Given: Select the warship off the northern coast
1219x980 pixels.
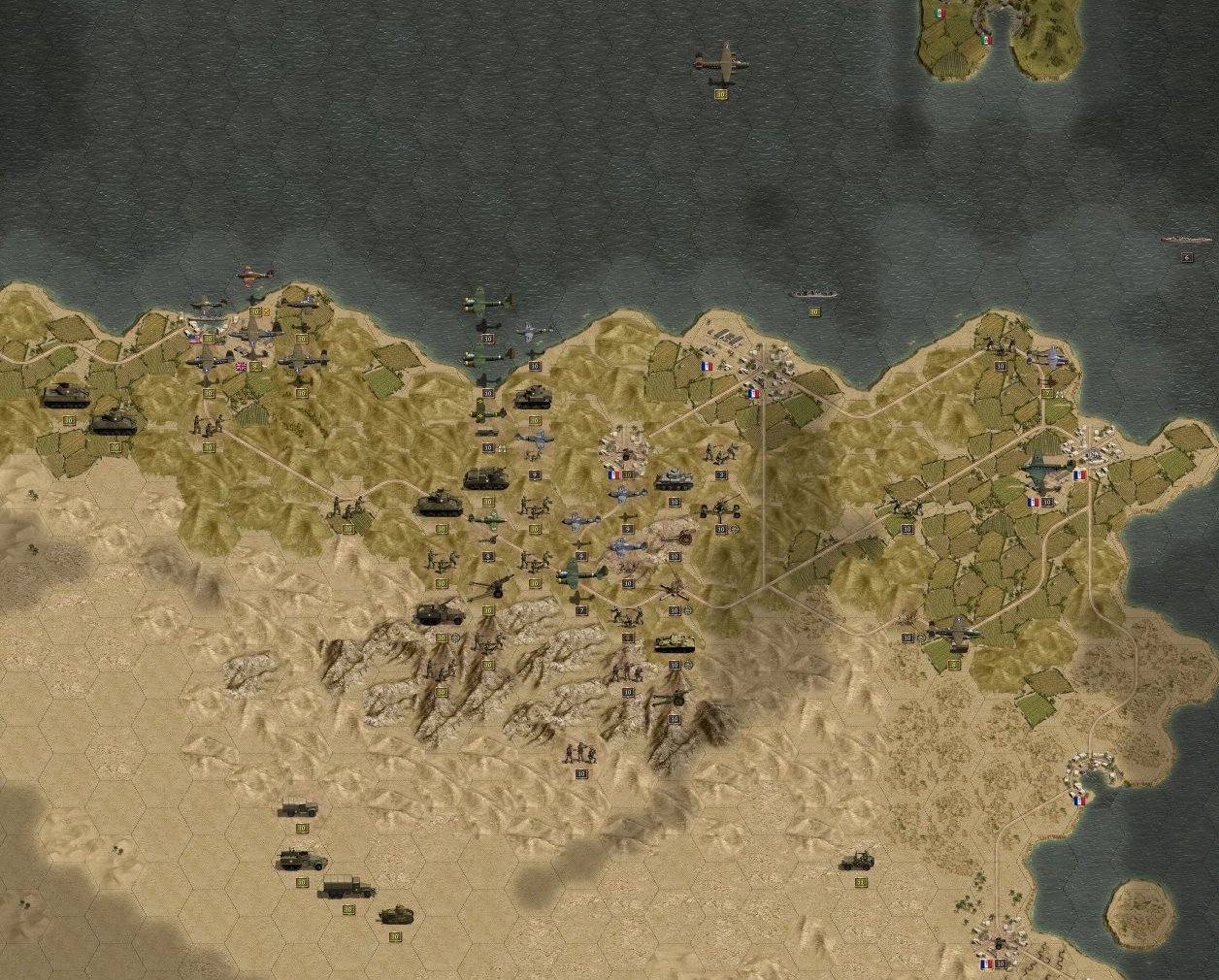Looking at the screenshot, I should pyautogui.click(x=813, y=293).
